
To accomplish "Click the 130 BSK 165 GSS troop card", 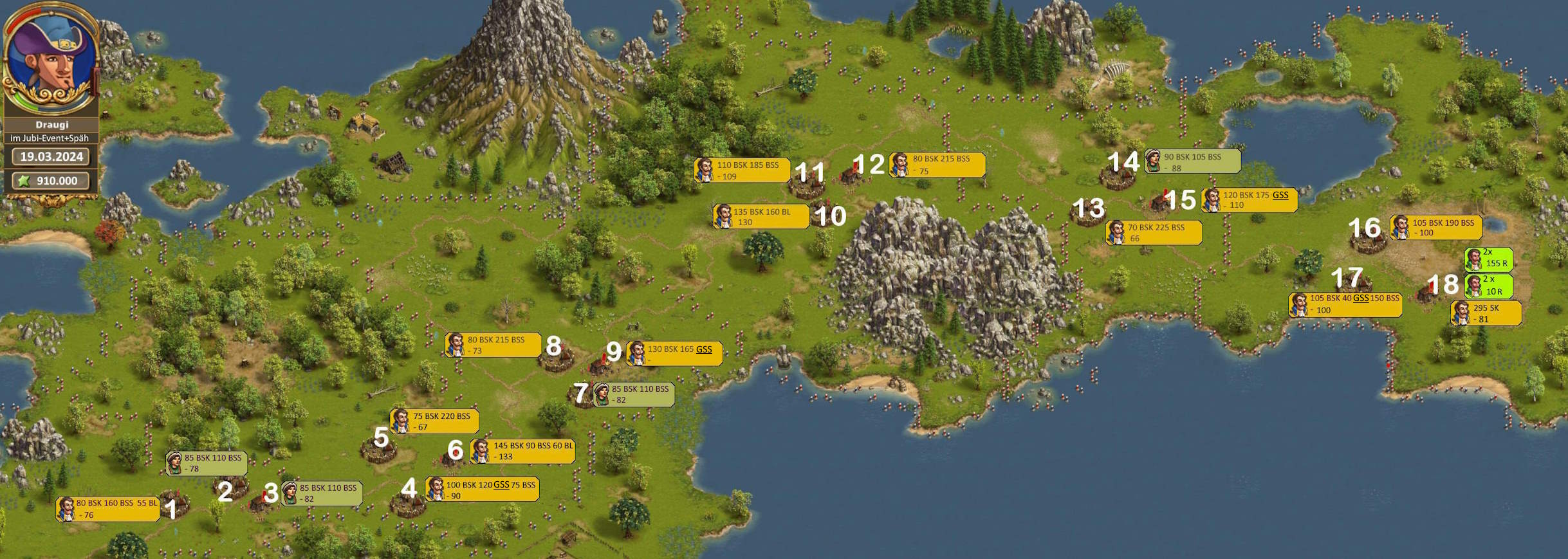I will click(674, 354).
